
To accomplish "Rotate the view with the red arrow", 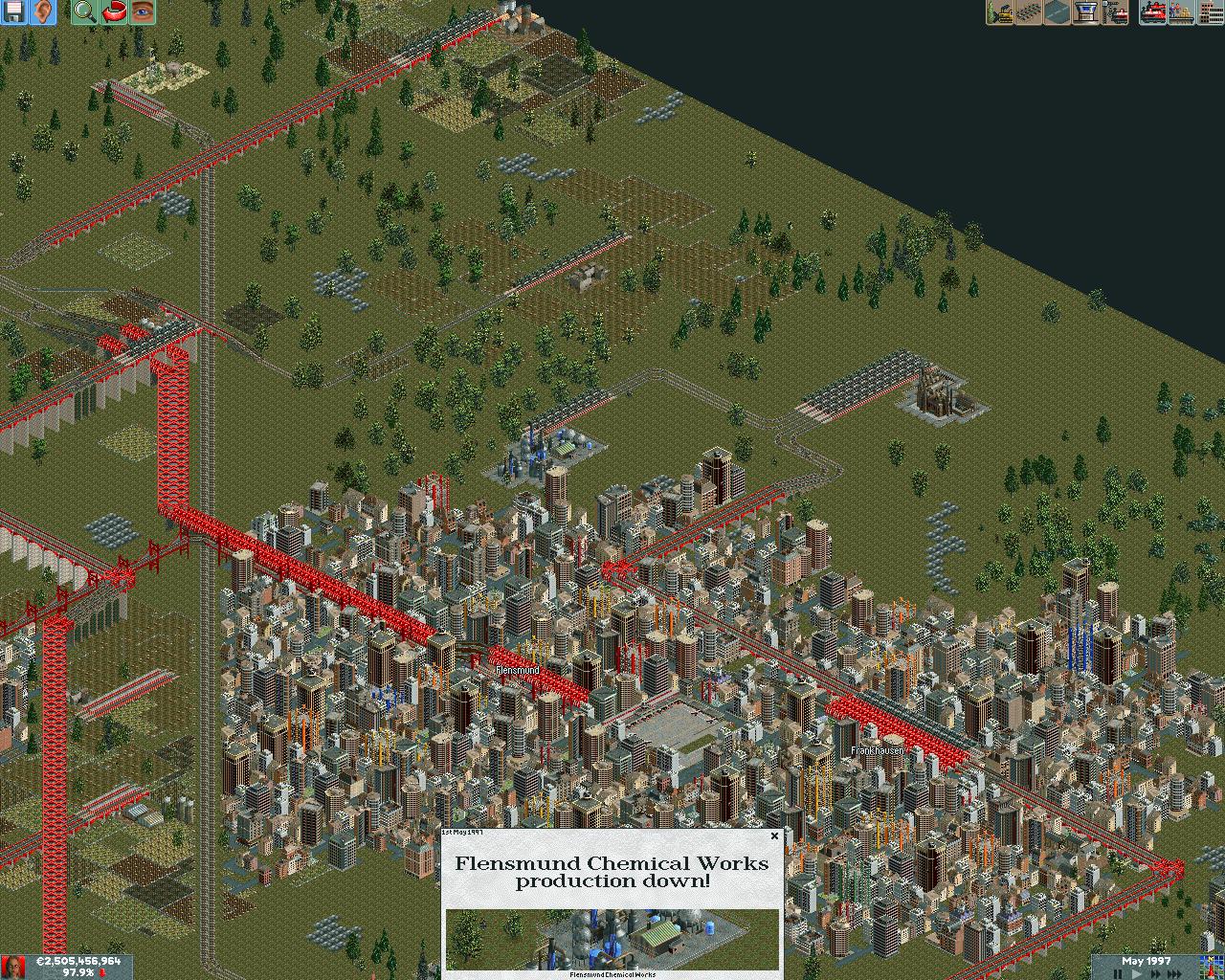I will [x=113, y=12].
